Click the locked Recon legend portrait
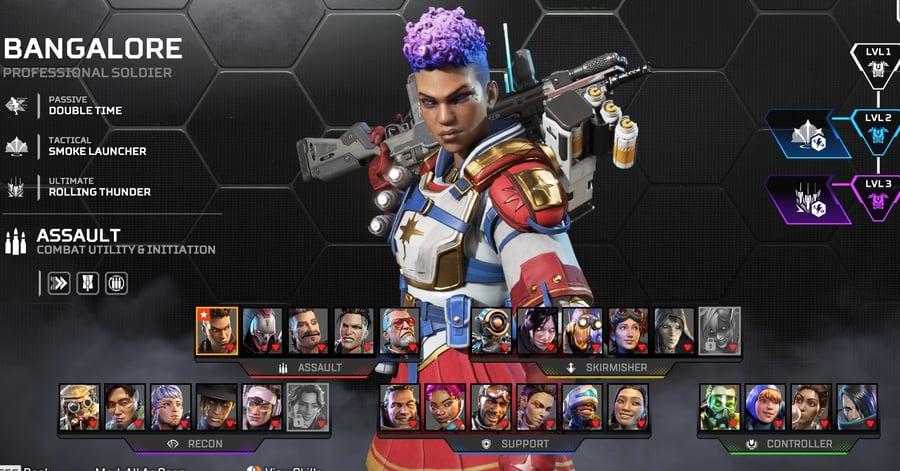 pos(307,407)
